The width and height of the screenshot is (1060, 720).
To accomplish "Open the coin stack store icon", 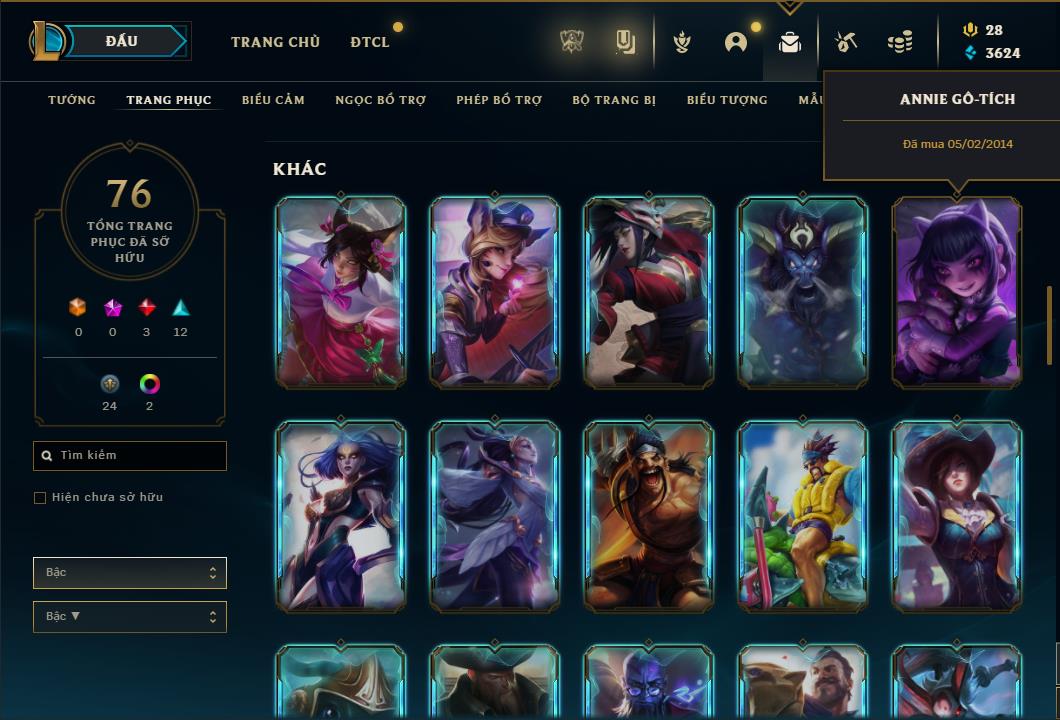I will (900, 42).
